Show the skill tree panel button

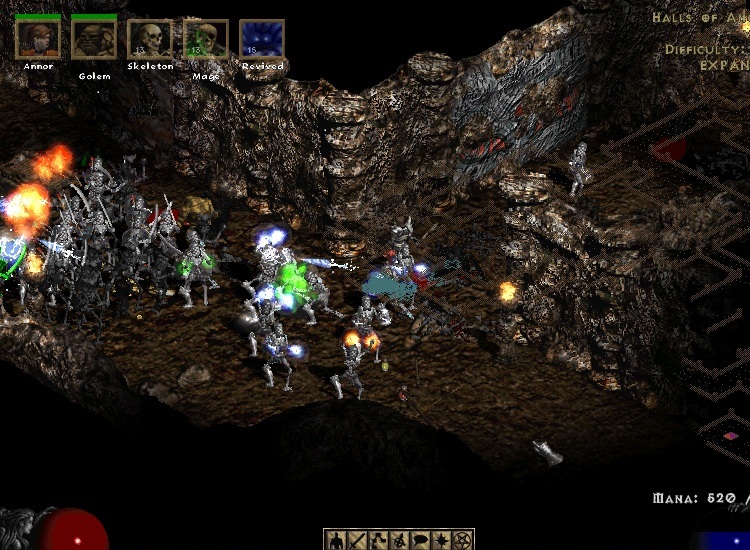point(378,540)
